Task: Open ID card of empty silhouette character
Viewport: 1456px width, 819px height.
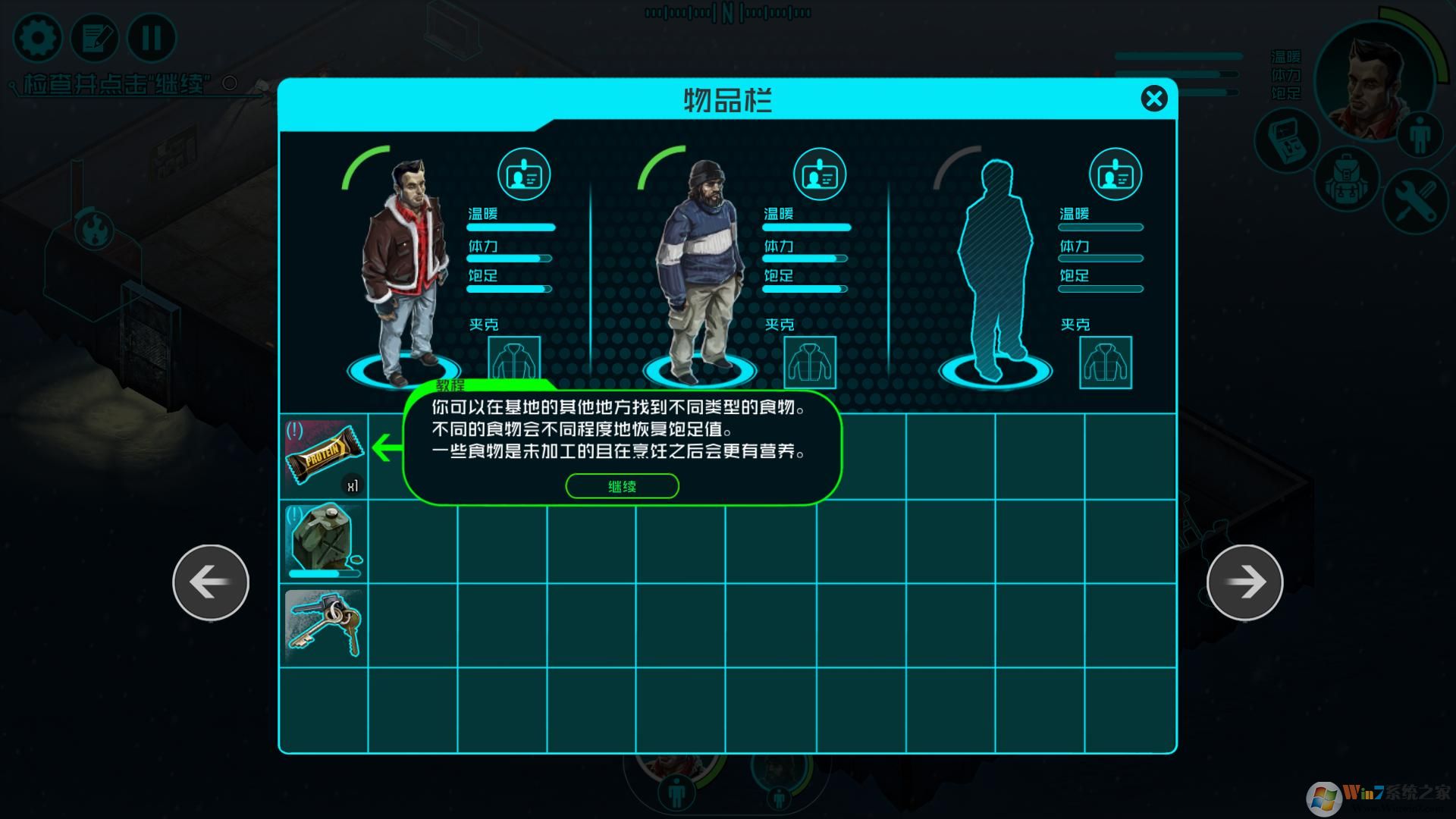Action: 1115,175
